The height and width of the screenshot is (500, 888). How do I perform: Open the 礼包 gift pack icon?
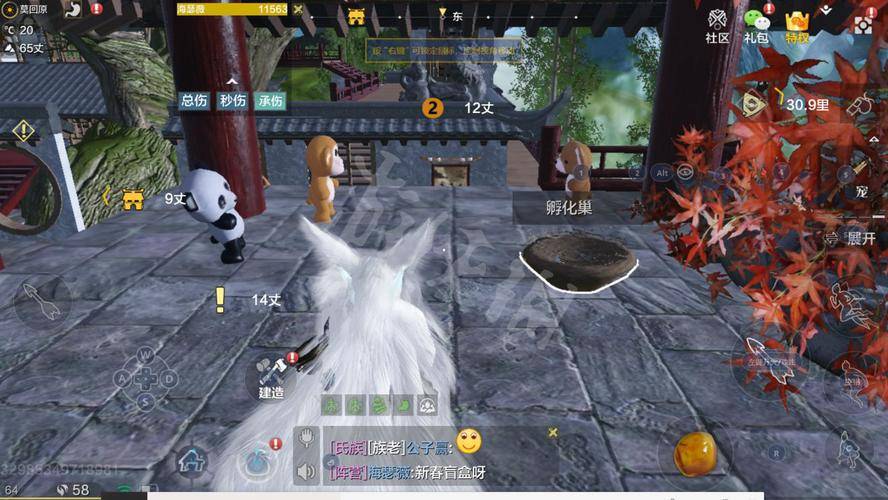[757, 25]
